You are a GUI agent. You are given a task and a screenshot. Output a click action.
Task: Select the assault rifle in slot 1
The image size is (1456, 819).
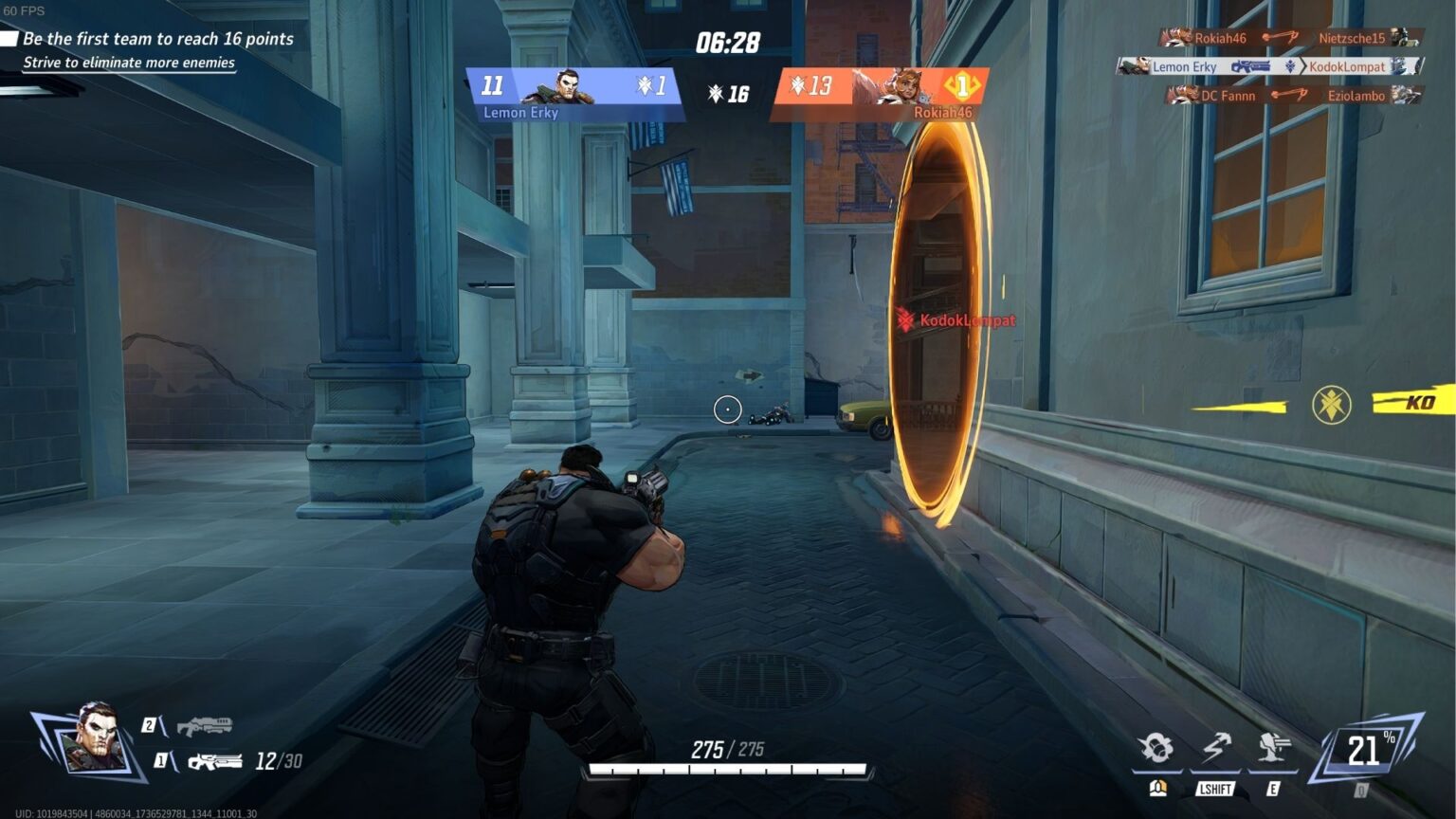coord(214,761)
